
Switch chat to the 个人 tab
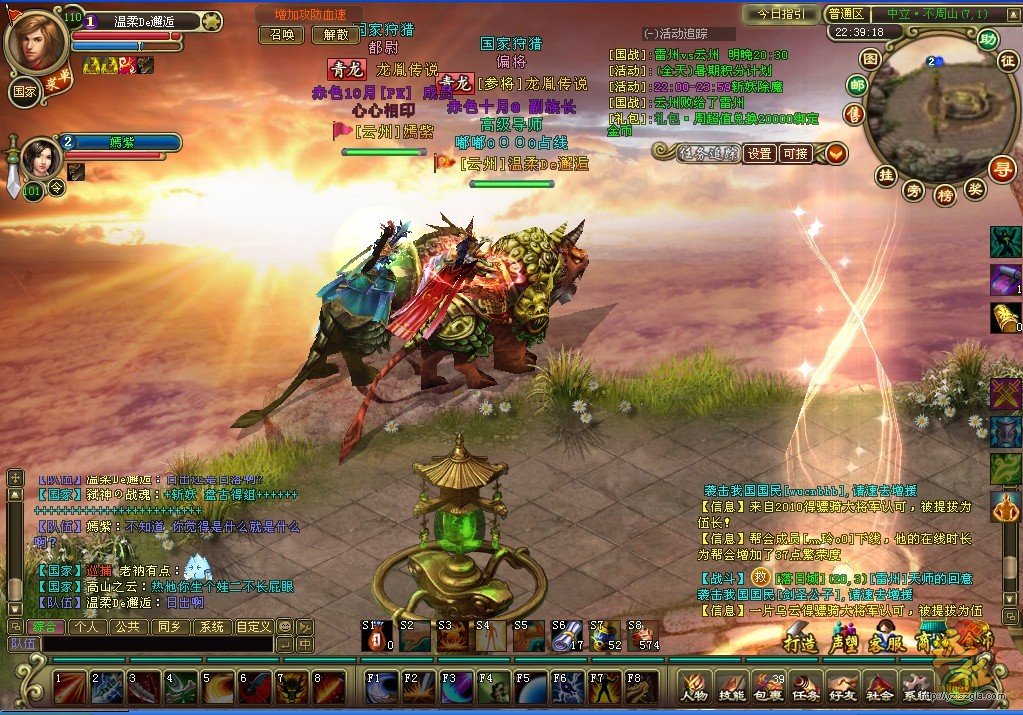click(87, 627)
